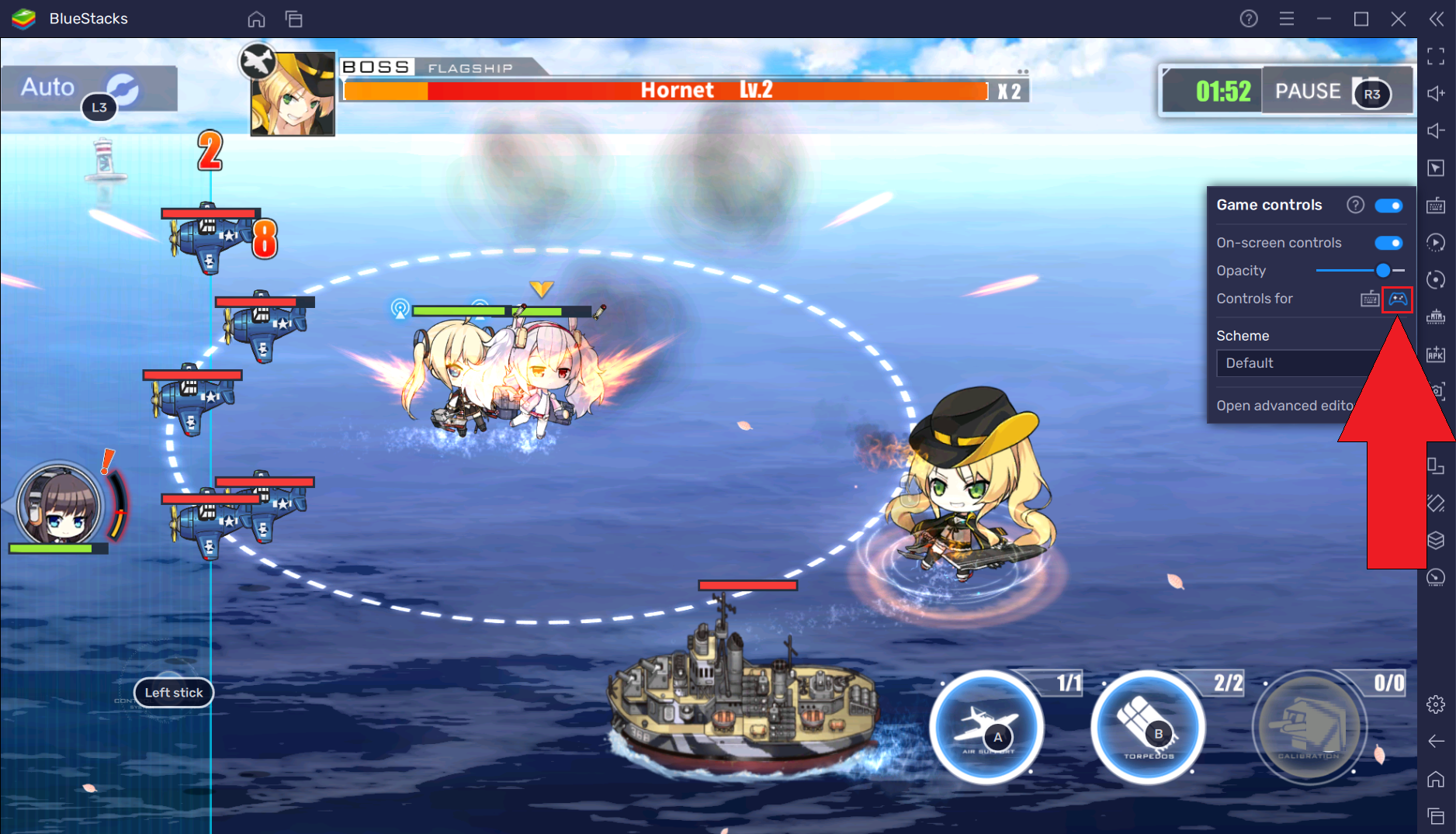Image resolution: width=1456 pixels, height=834 pixels.
Task: Click the Opacity slider handle
Action: (1383, 271)
